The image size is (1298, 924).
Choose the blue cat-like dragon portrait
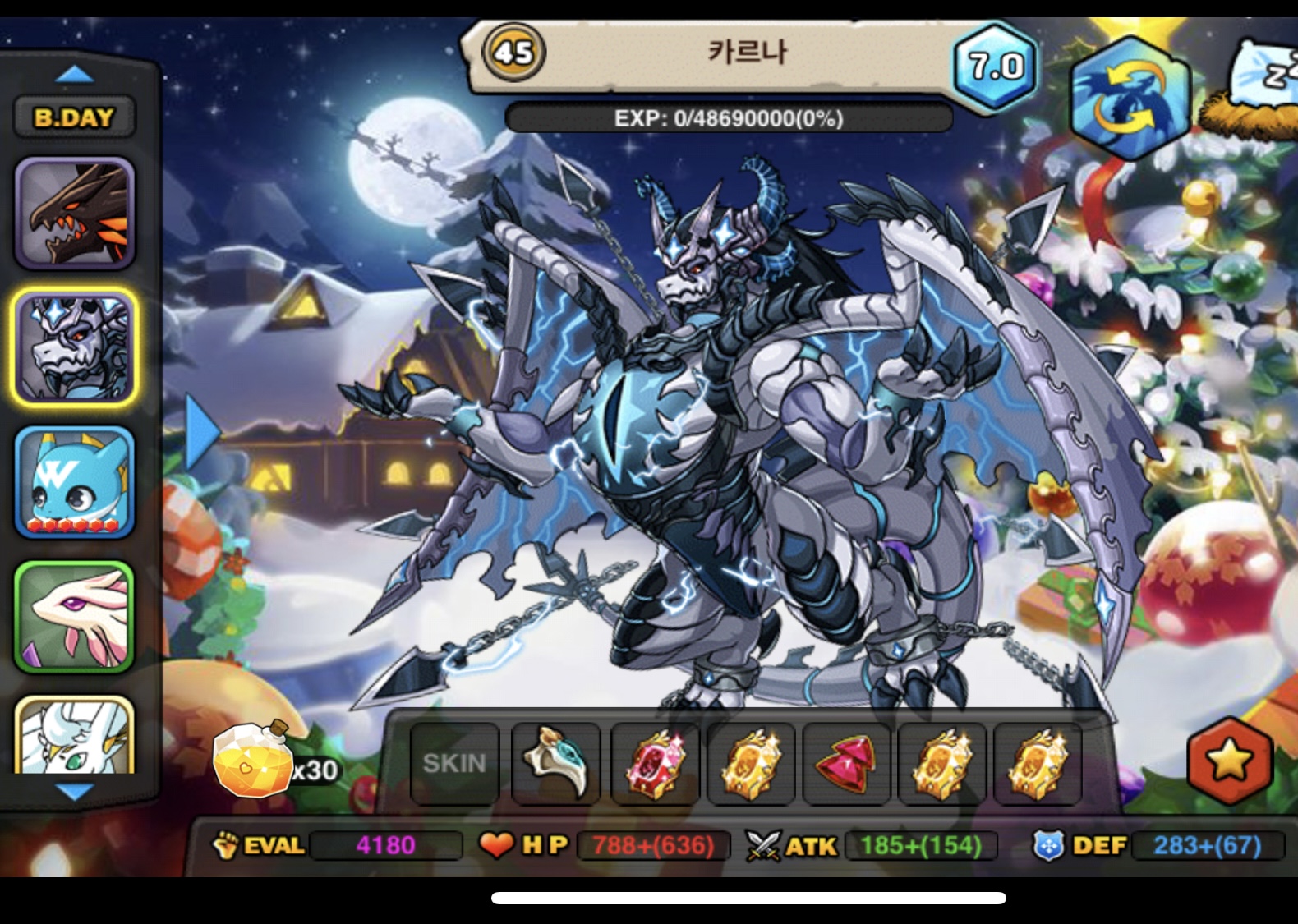click(75, 482)
